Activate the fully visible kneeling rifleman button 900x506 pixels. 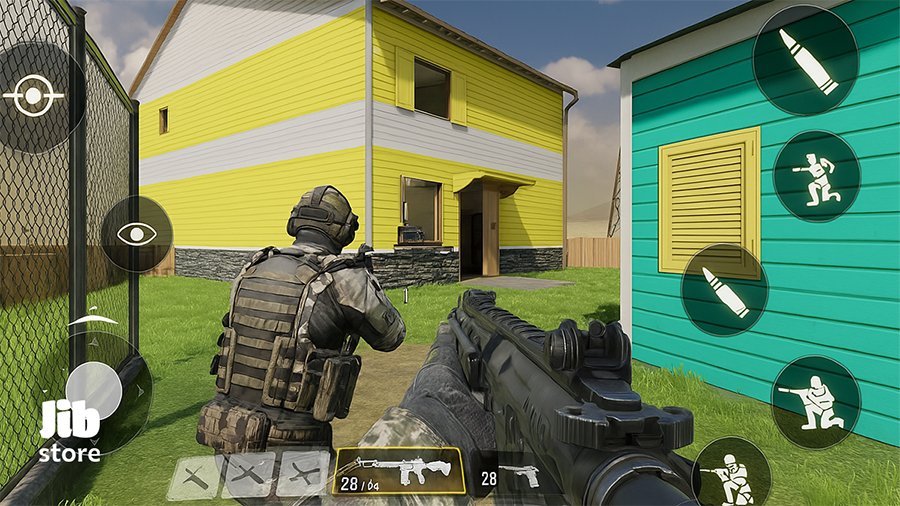click(x=815, y=401)
